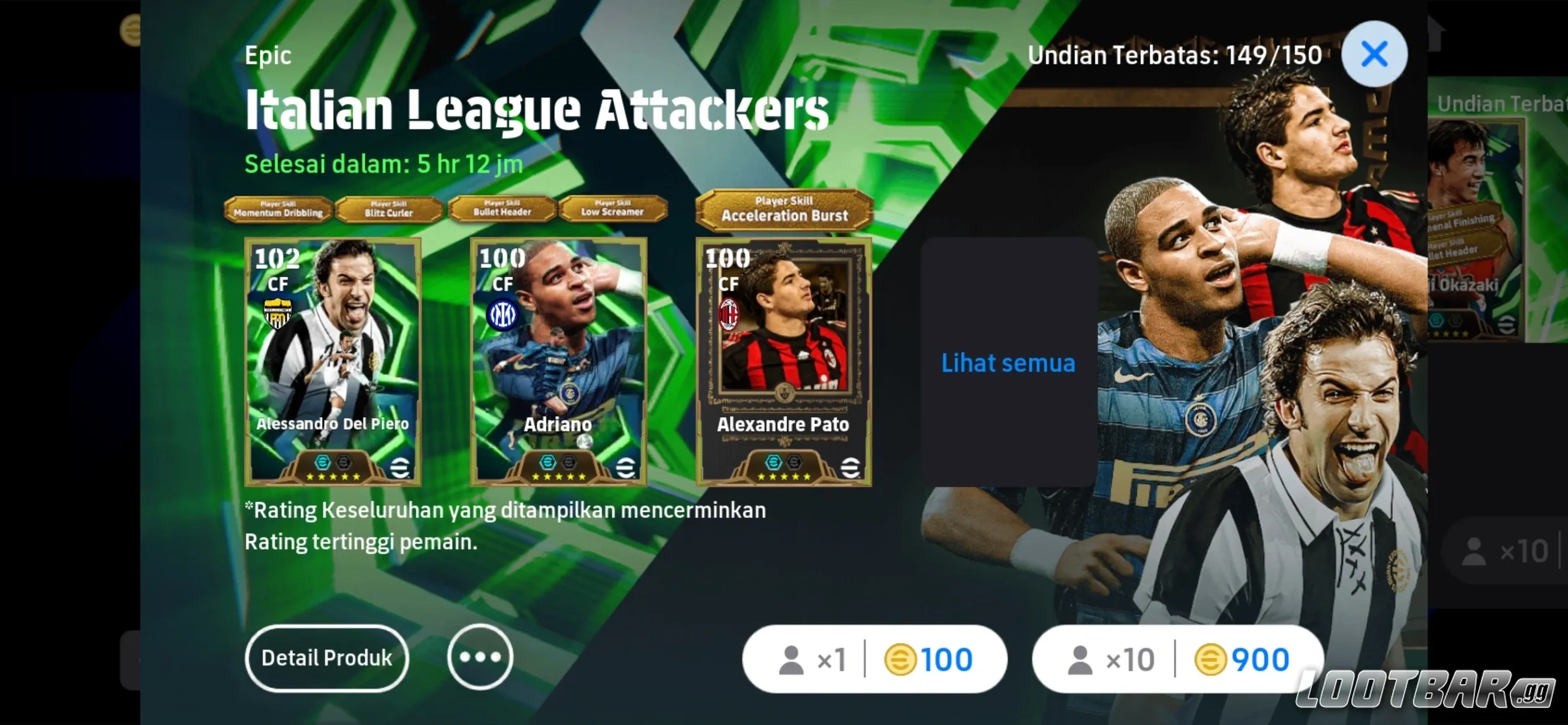Image resolution: width=1568 pixels, height=725 pixels.
Task: Click the Low Screamer skill badge
Action: point(613,209)
